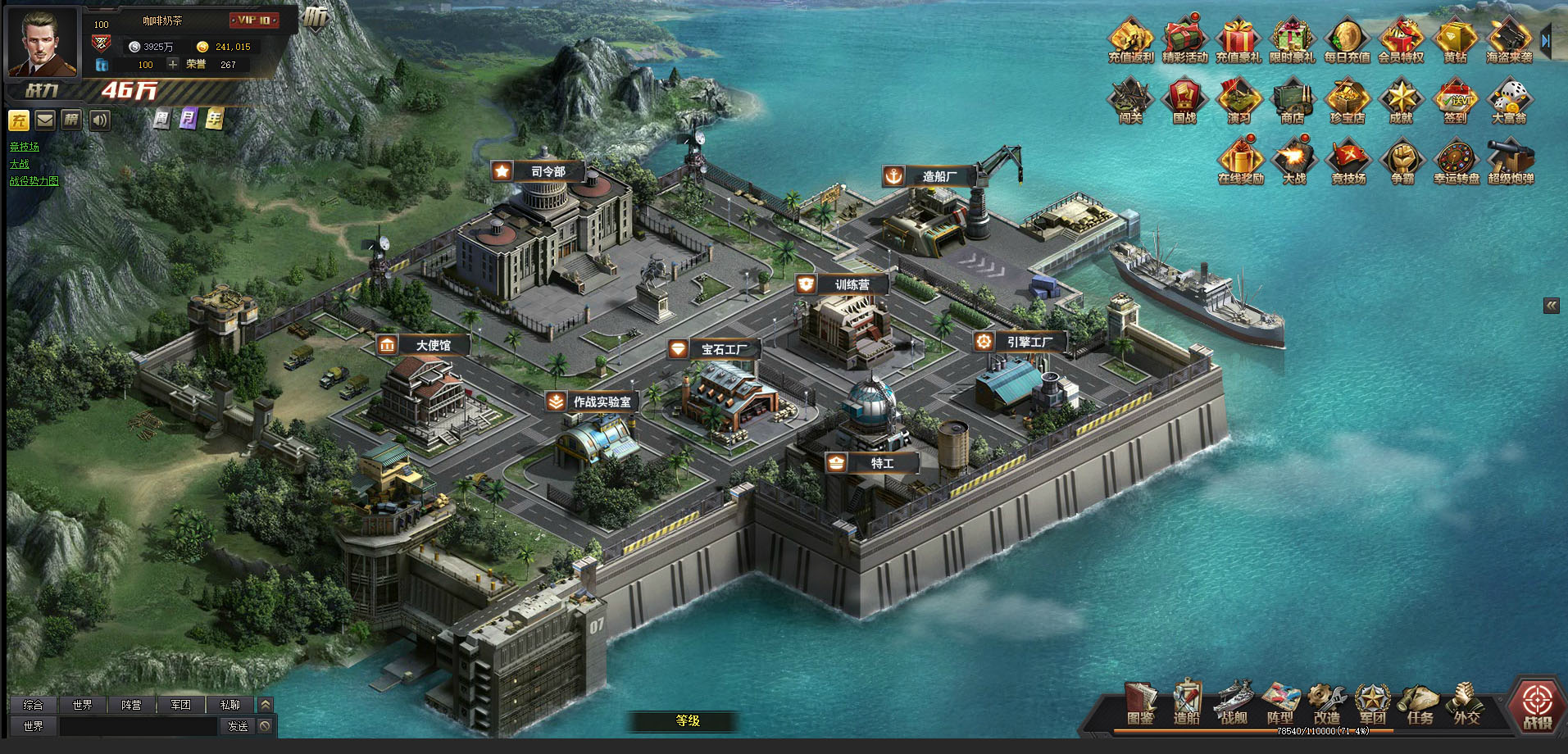
Task: Open the 阵型 formation menu
Action: coord(1279,703)
